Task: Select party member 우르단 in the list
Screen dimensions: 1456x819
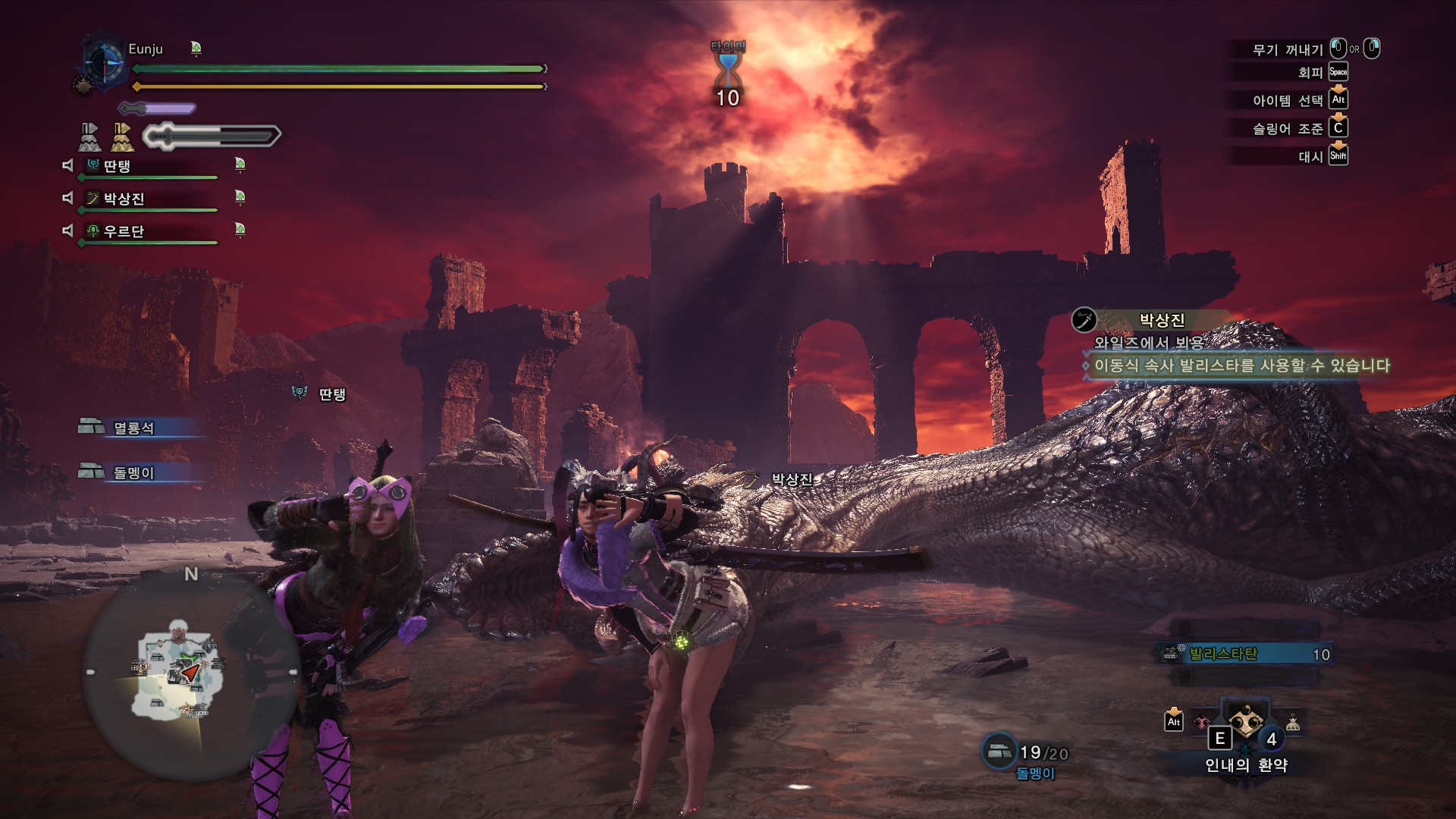Action: coord(123,231)
